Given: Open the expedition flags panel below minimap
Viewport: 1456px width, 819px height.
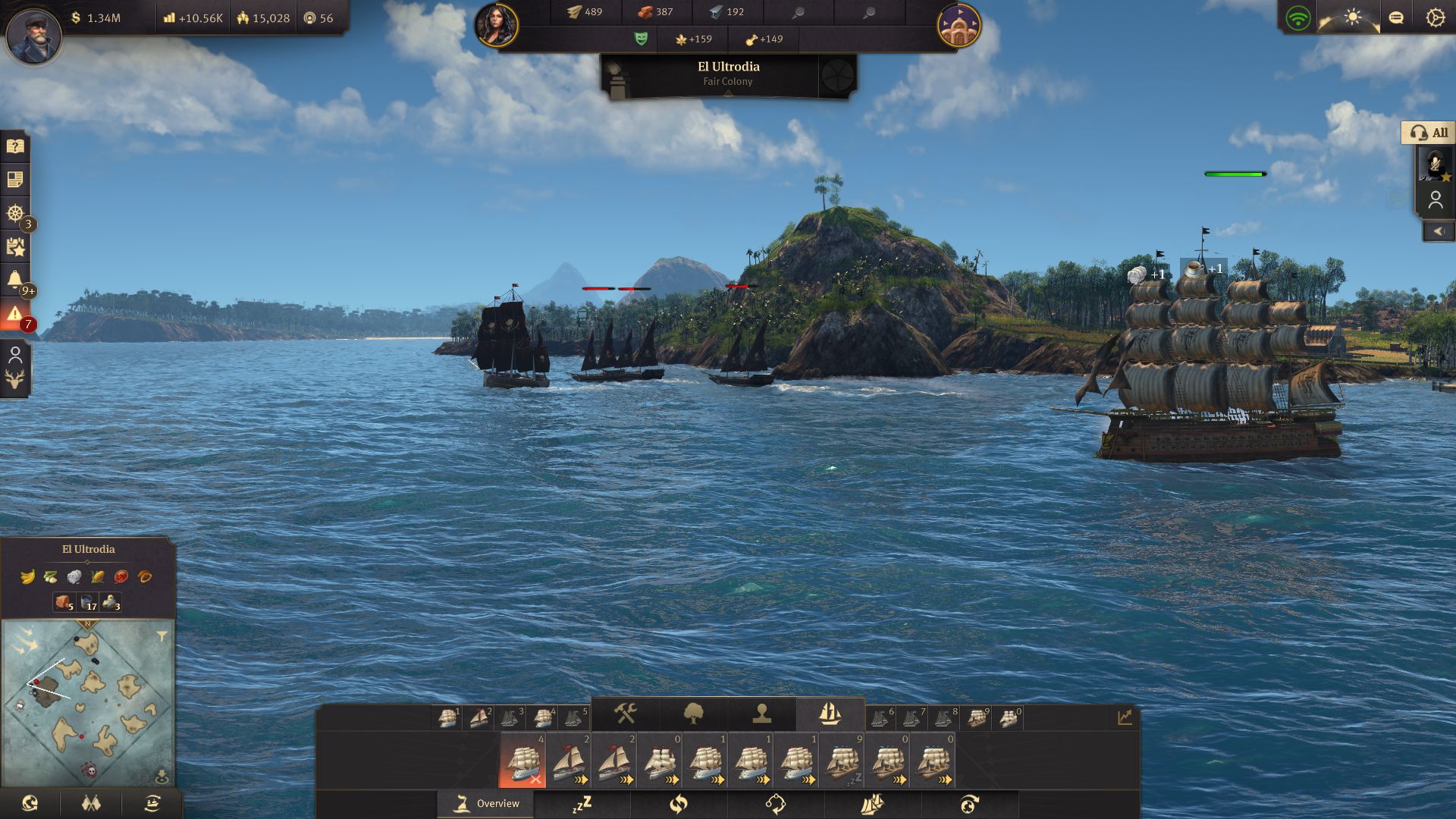Looking at the screenshot, I should [x=90, y=803].
